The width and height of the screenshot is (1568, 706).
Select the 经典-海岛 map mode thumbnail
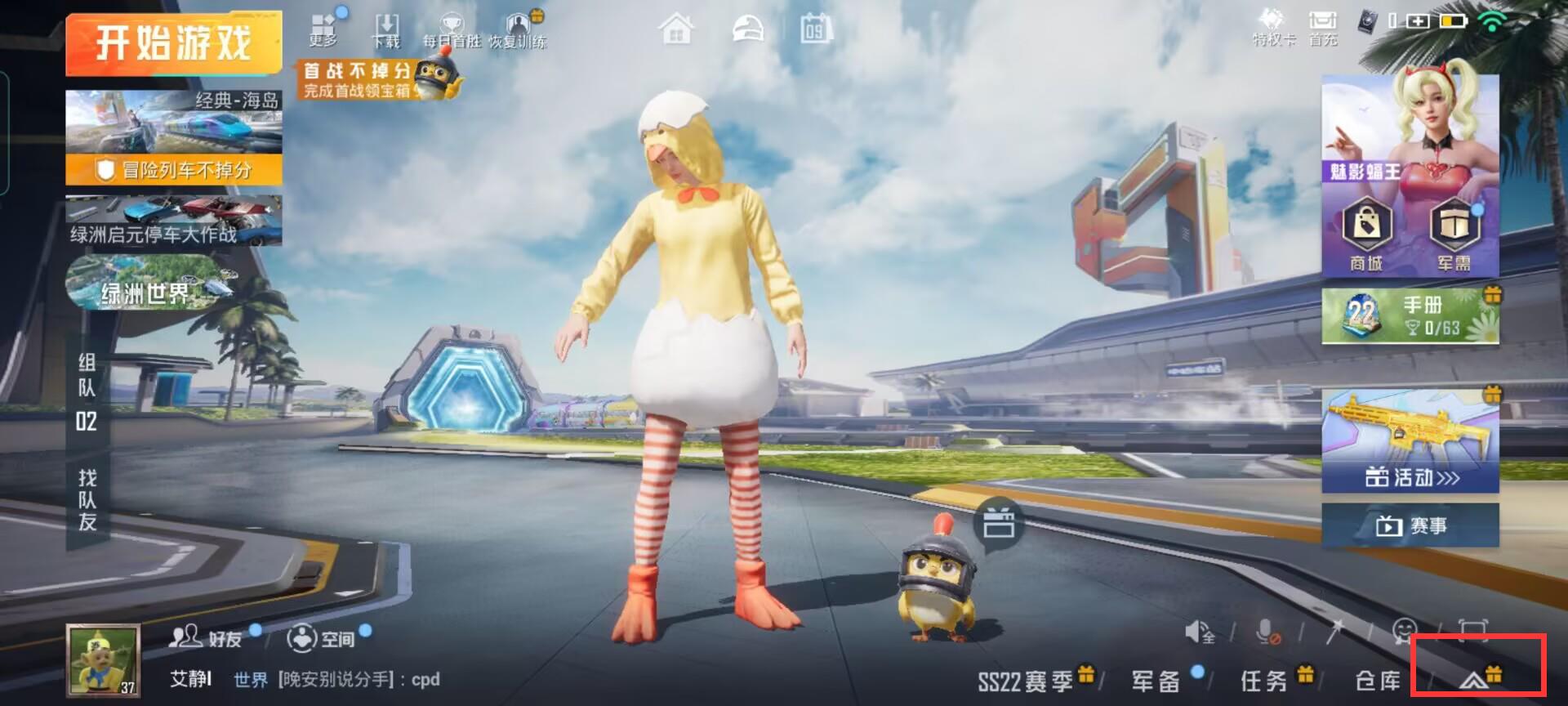point(173,123)
